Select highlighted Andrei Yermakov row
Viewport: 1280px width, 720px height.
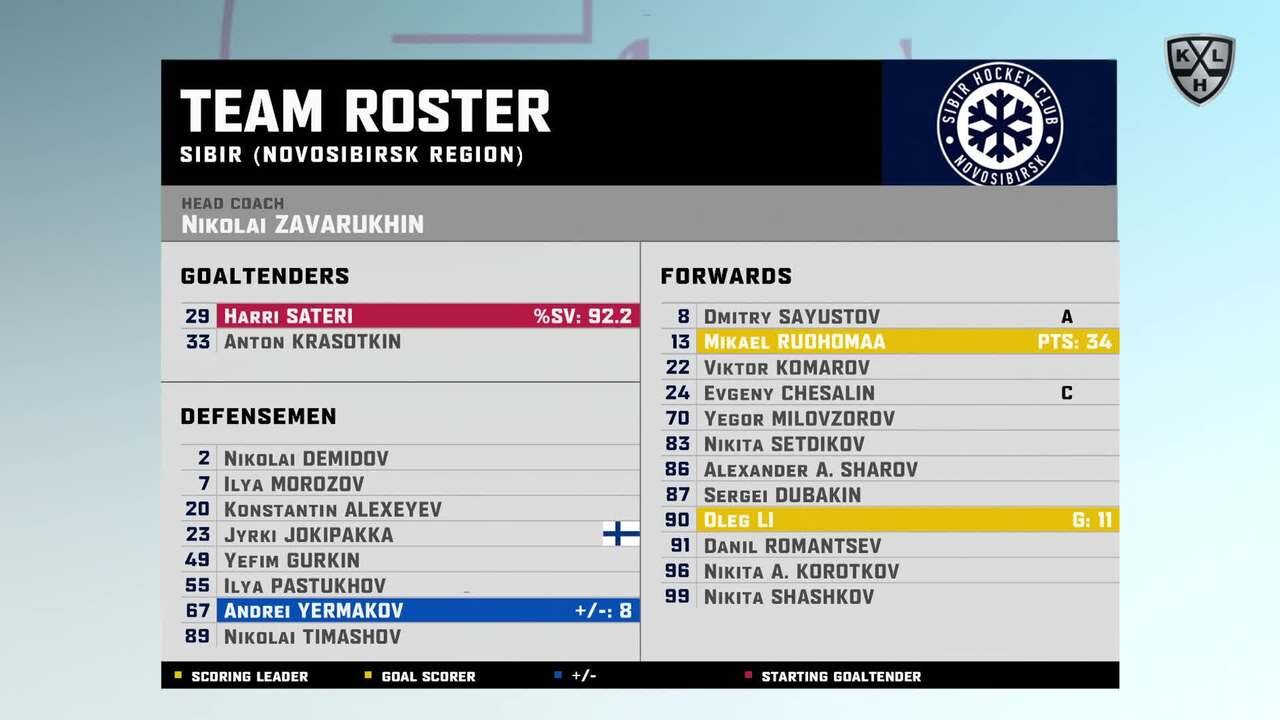point(410,611)
